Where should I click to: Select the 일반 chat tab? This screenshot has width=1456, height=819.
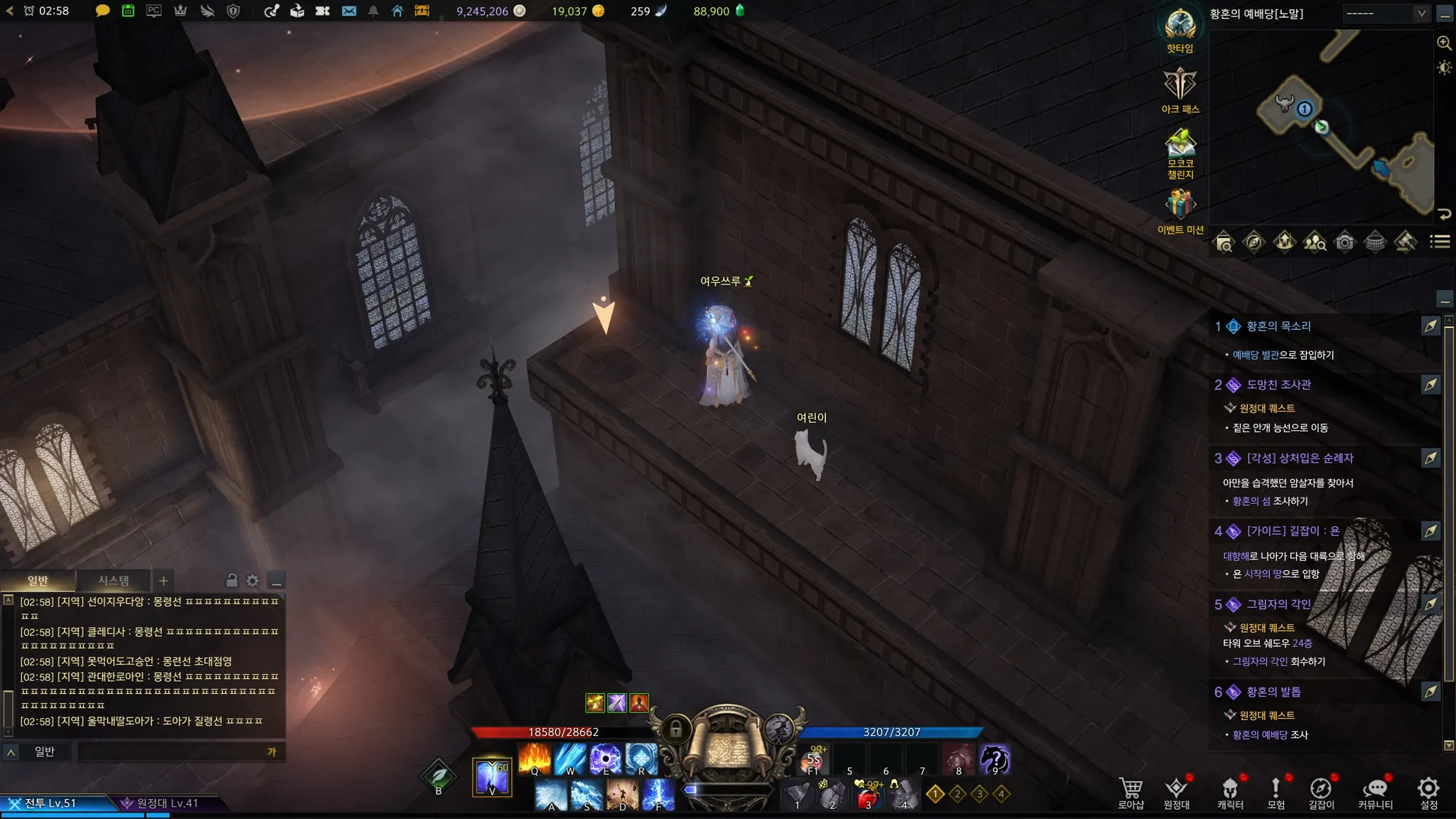[38, 581]
